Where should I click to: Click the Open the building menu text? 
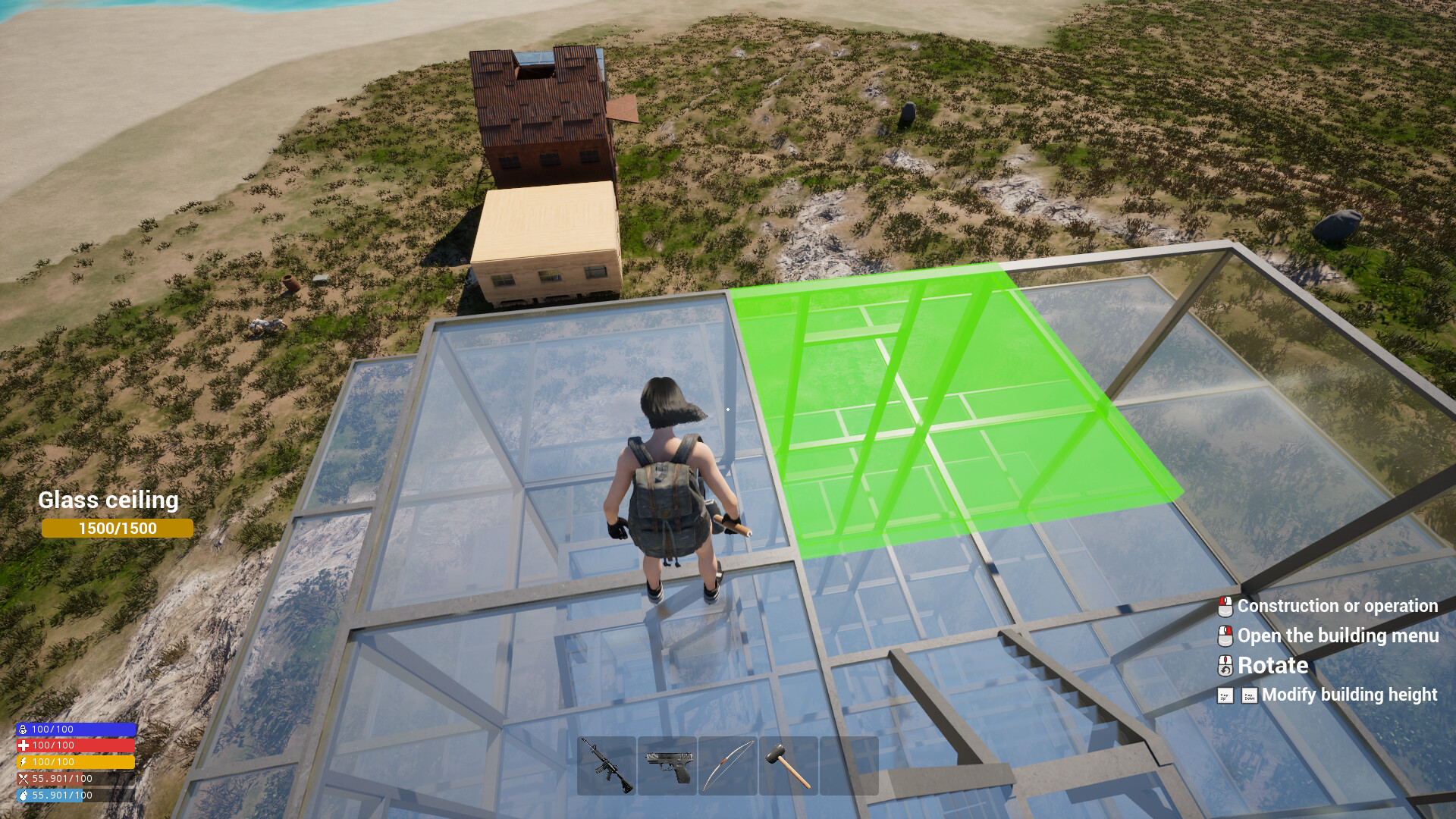pyautogui.click(x=1338, y=636)
